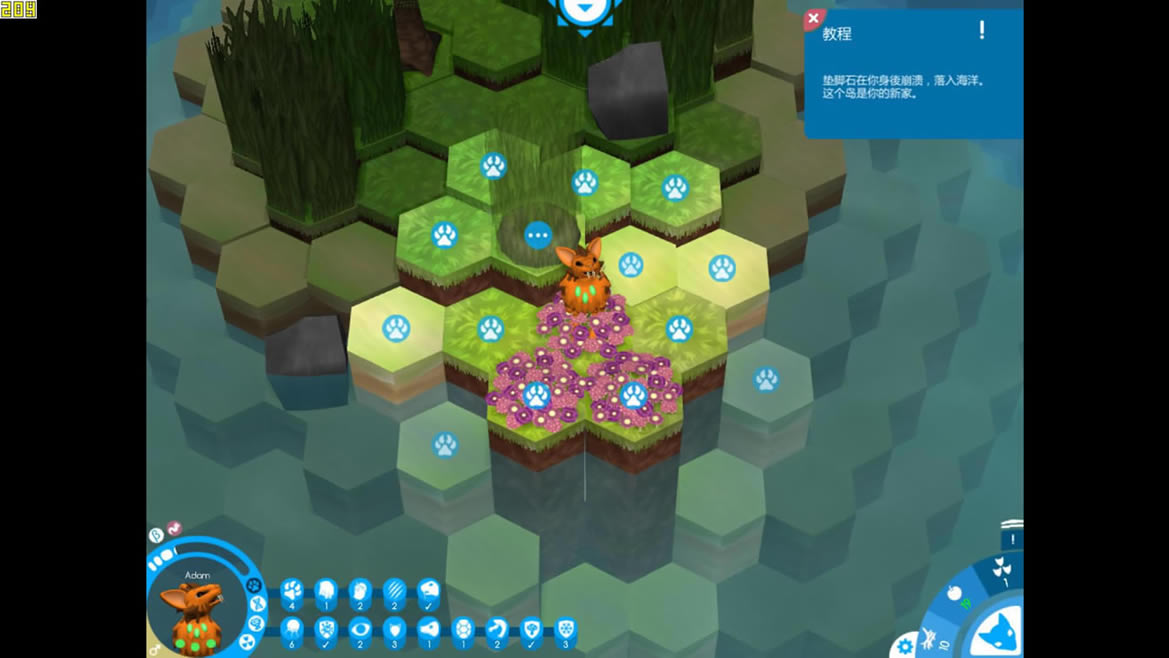Open the settings gear
1169x658 pixels.
(905, 646)
